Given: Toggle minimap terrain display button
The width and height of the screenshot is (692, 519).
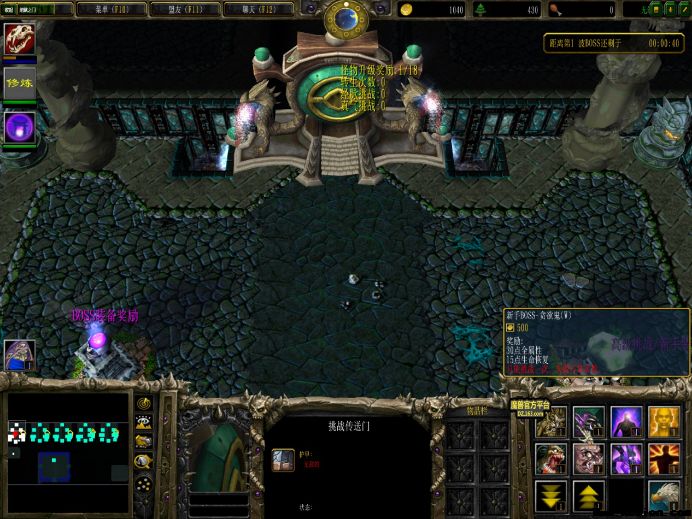Looking at the screenshot, I should click(x=145, y=423).
